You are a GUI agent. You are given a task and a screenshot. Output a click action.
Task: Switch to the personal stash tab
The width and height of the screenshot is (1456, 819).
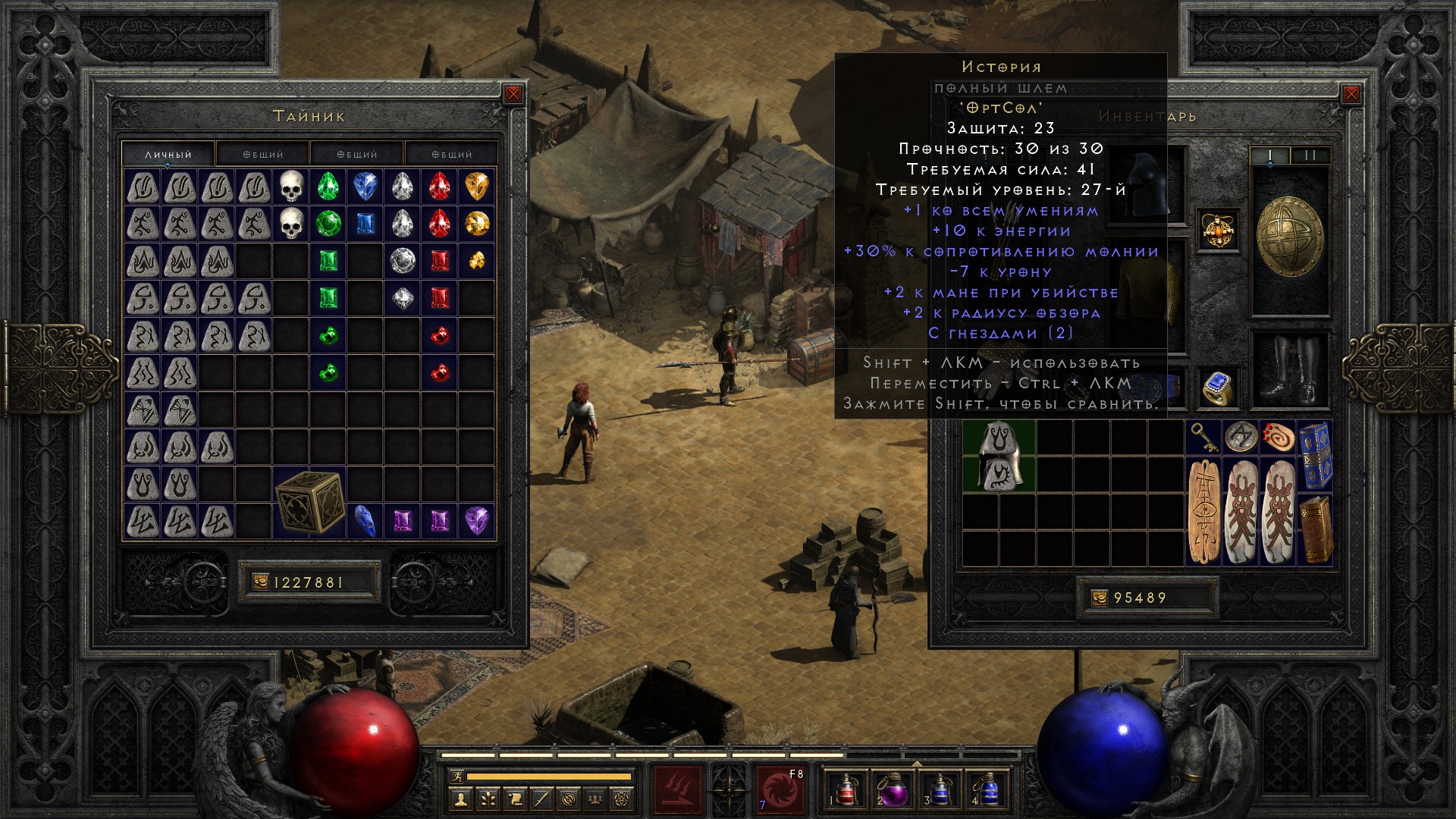(x=168, y=154)
